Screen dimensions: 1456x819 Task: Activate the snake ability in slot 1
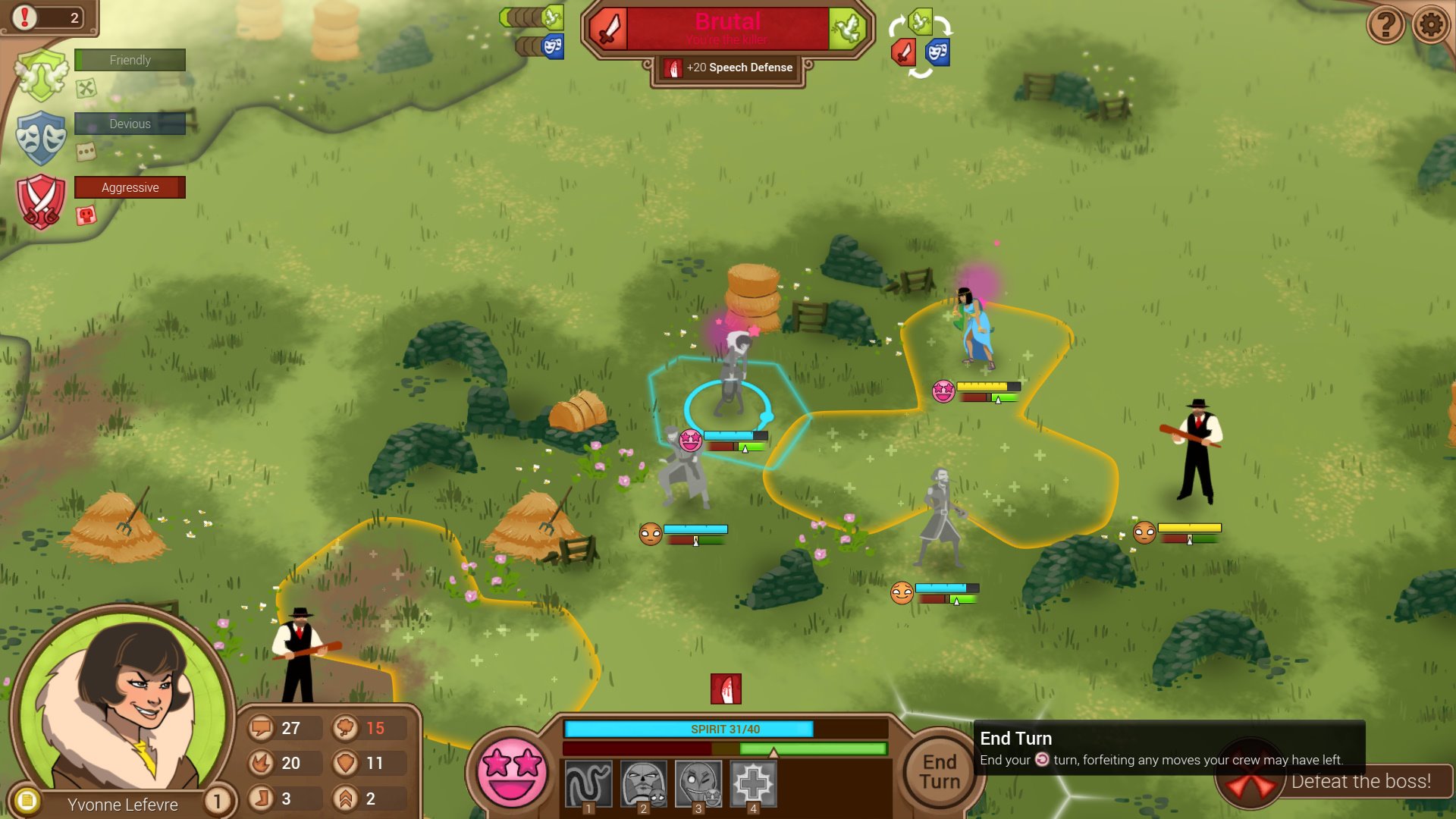pyautogui.click(x=588, y=784)
